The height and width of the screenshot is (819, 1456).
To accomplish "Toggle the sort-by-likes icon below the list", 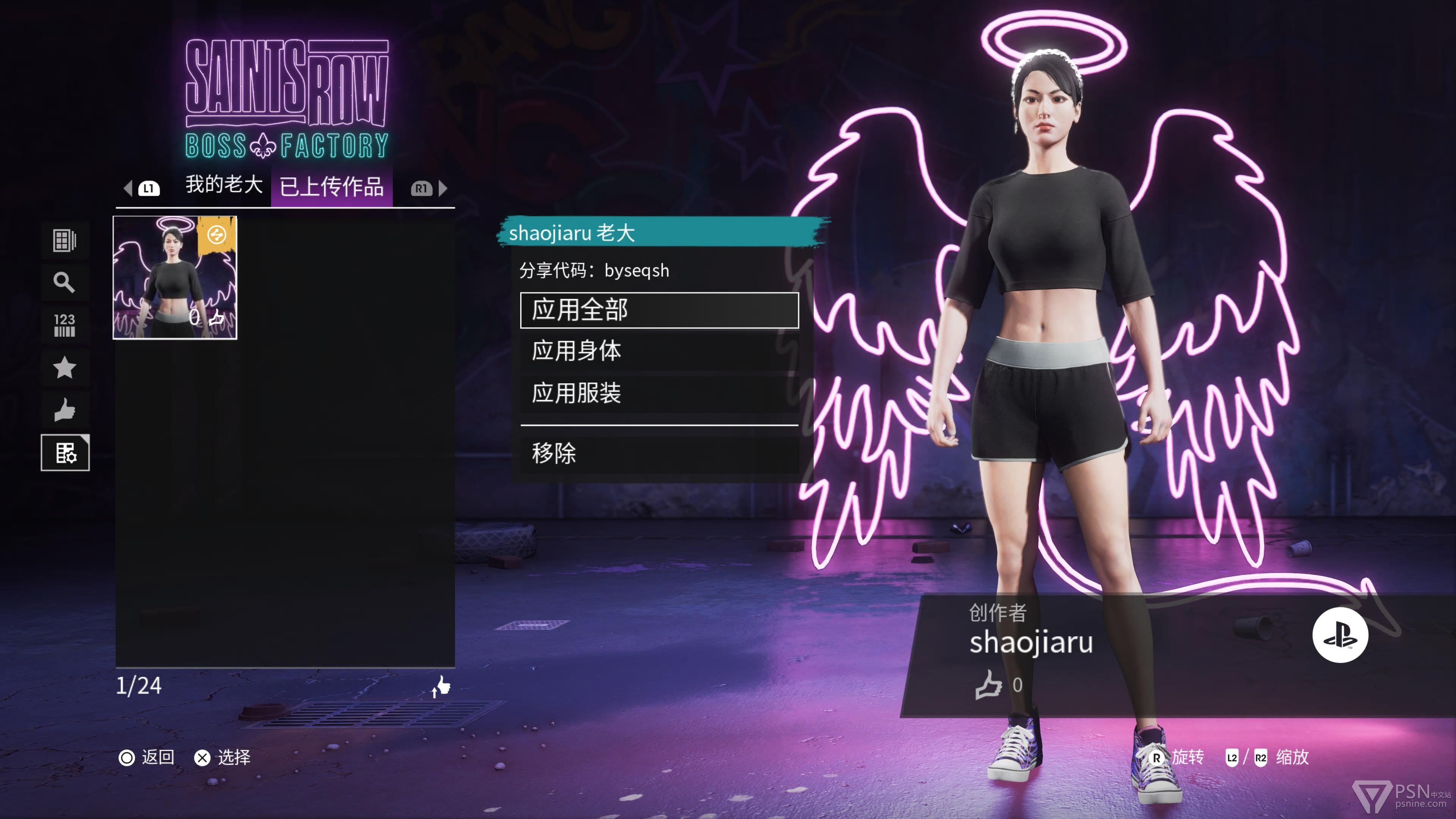I will click(441, 686).
